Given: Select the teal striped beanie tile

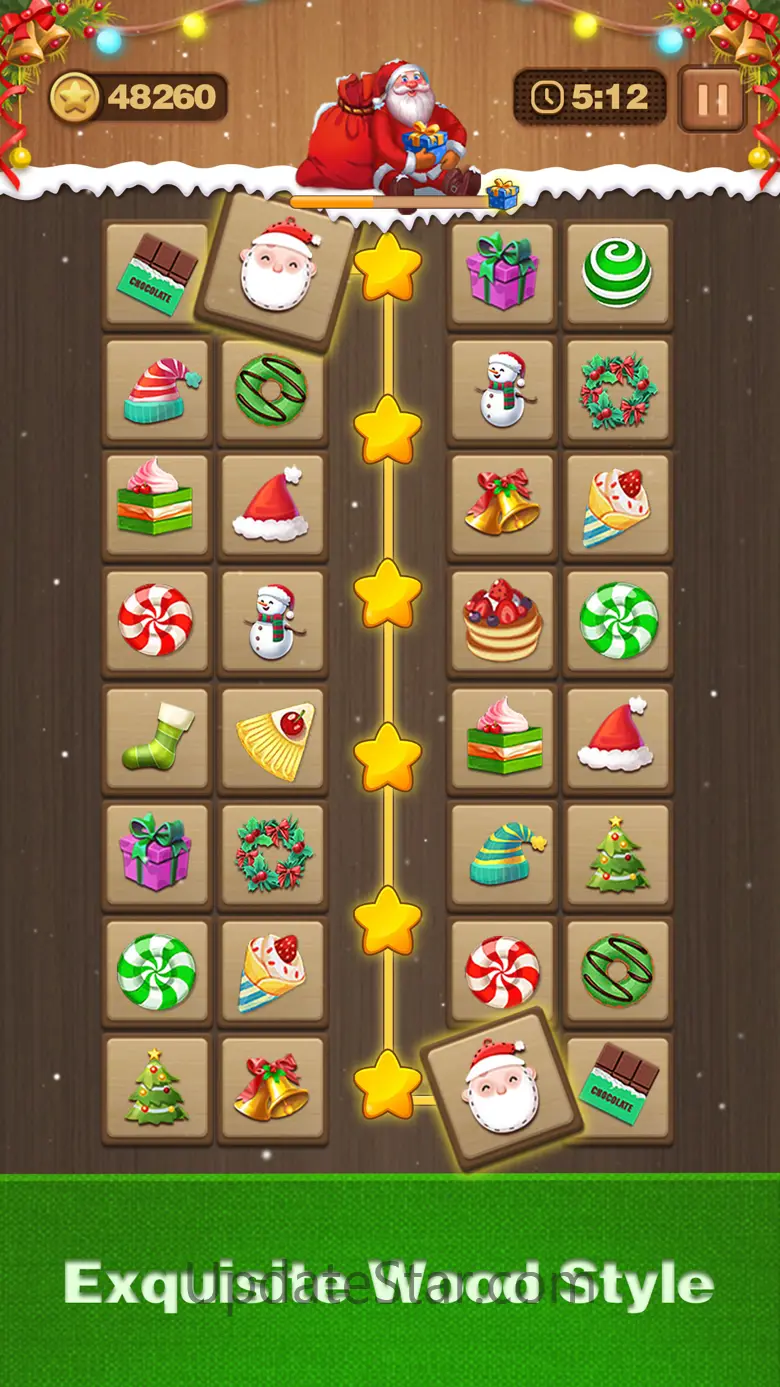Looking at the screenshot, I should click(502, 855).
